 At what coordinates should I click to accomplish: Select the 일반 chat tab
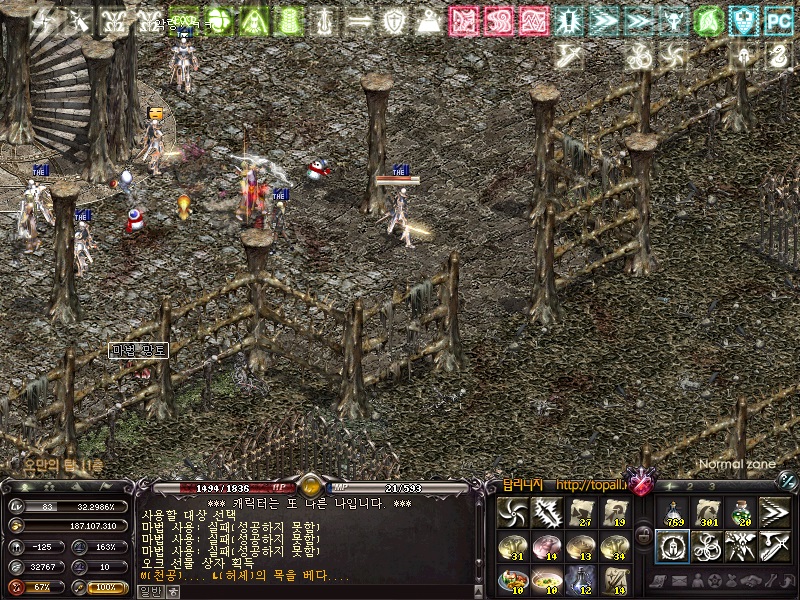click(150, 591)
